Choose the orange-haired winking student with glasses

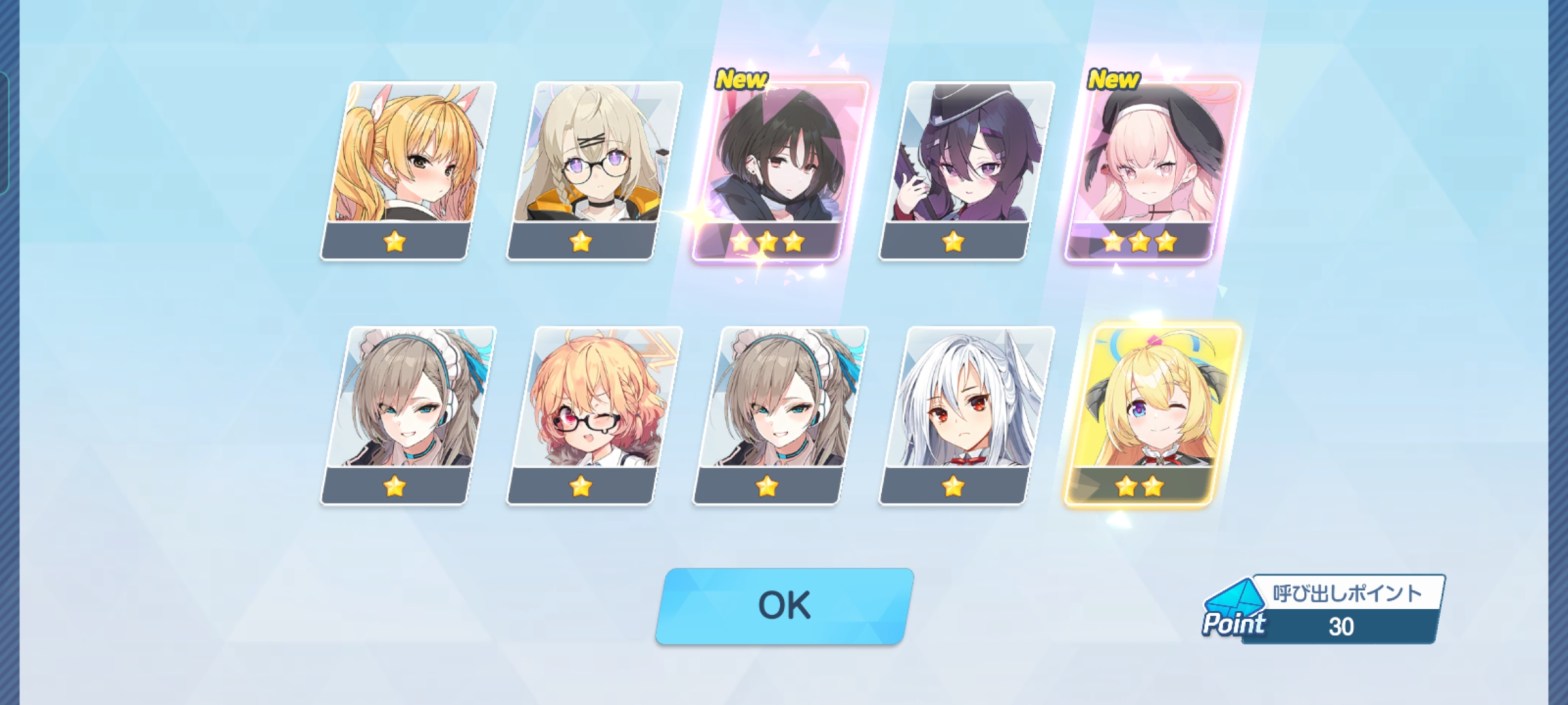coord(593,413)
